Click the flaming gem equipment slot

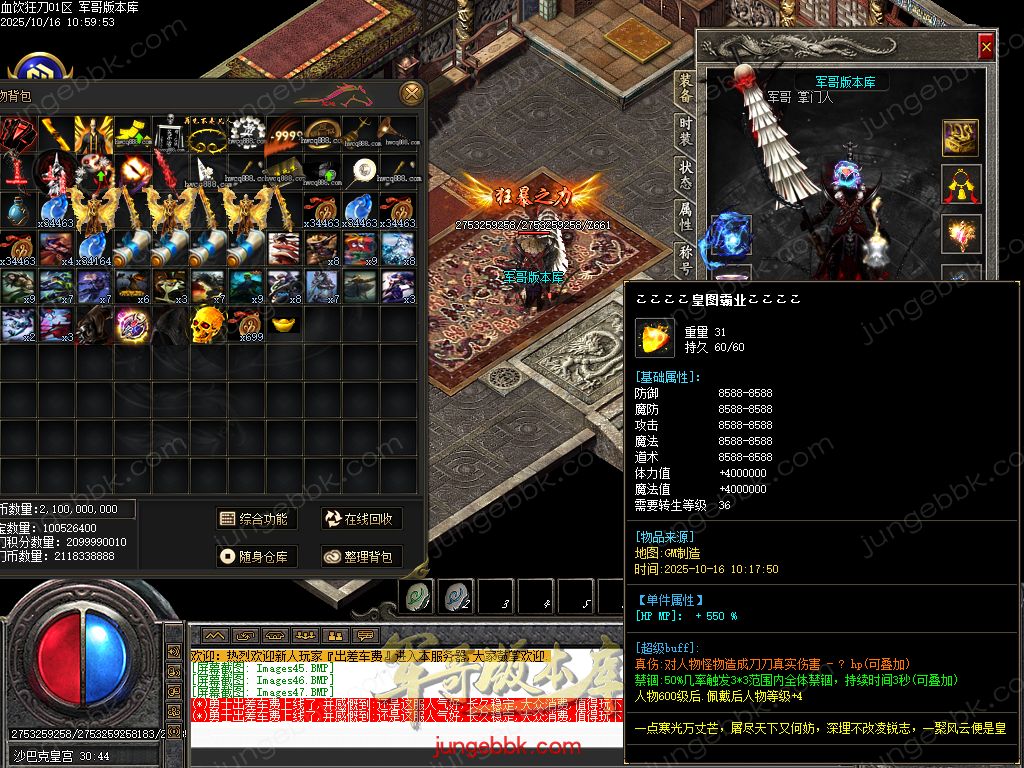coord(962,235)
